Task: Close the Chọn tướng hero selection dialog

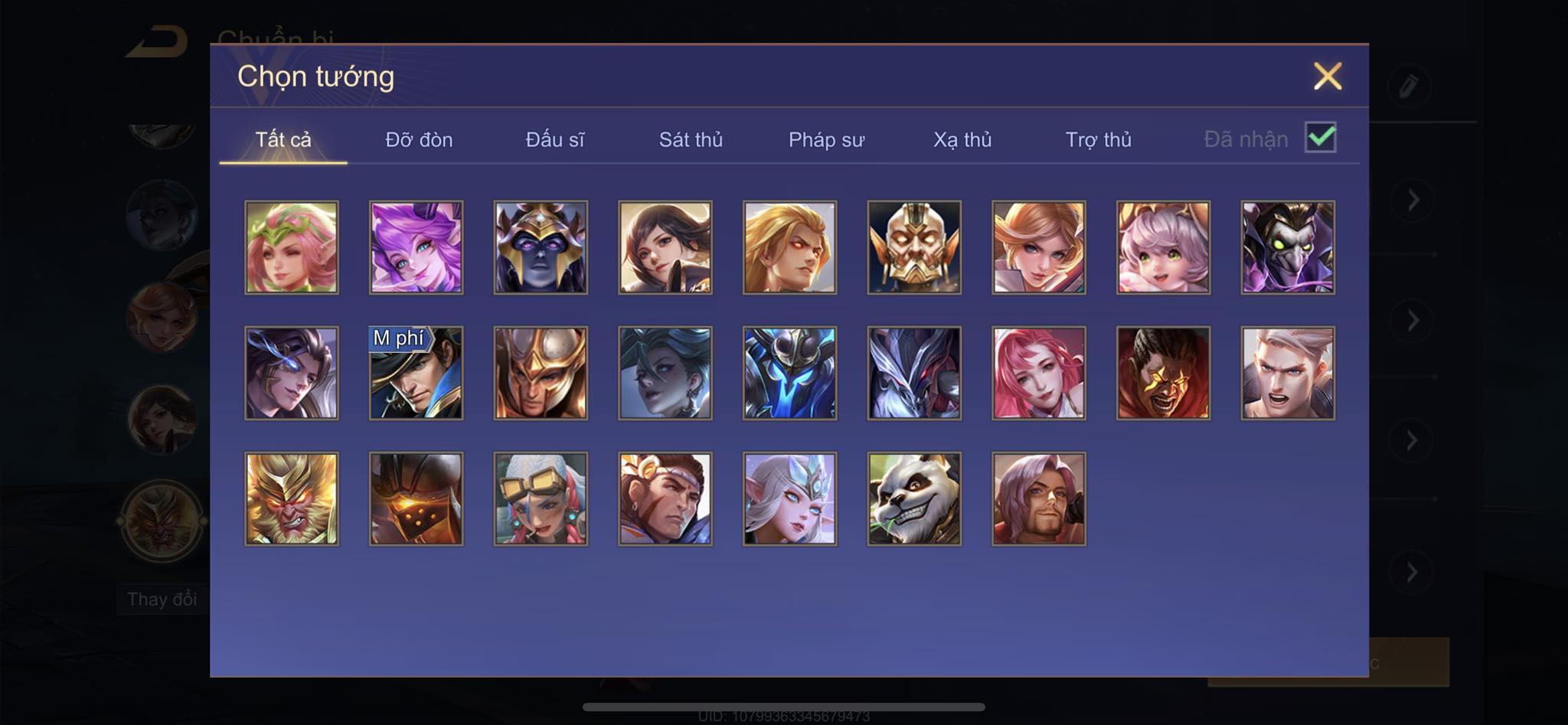Action: (1327, 77)
